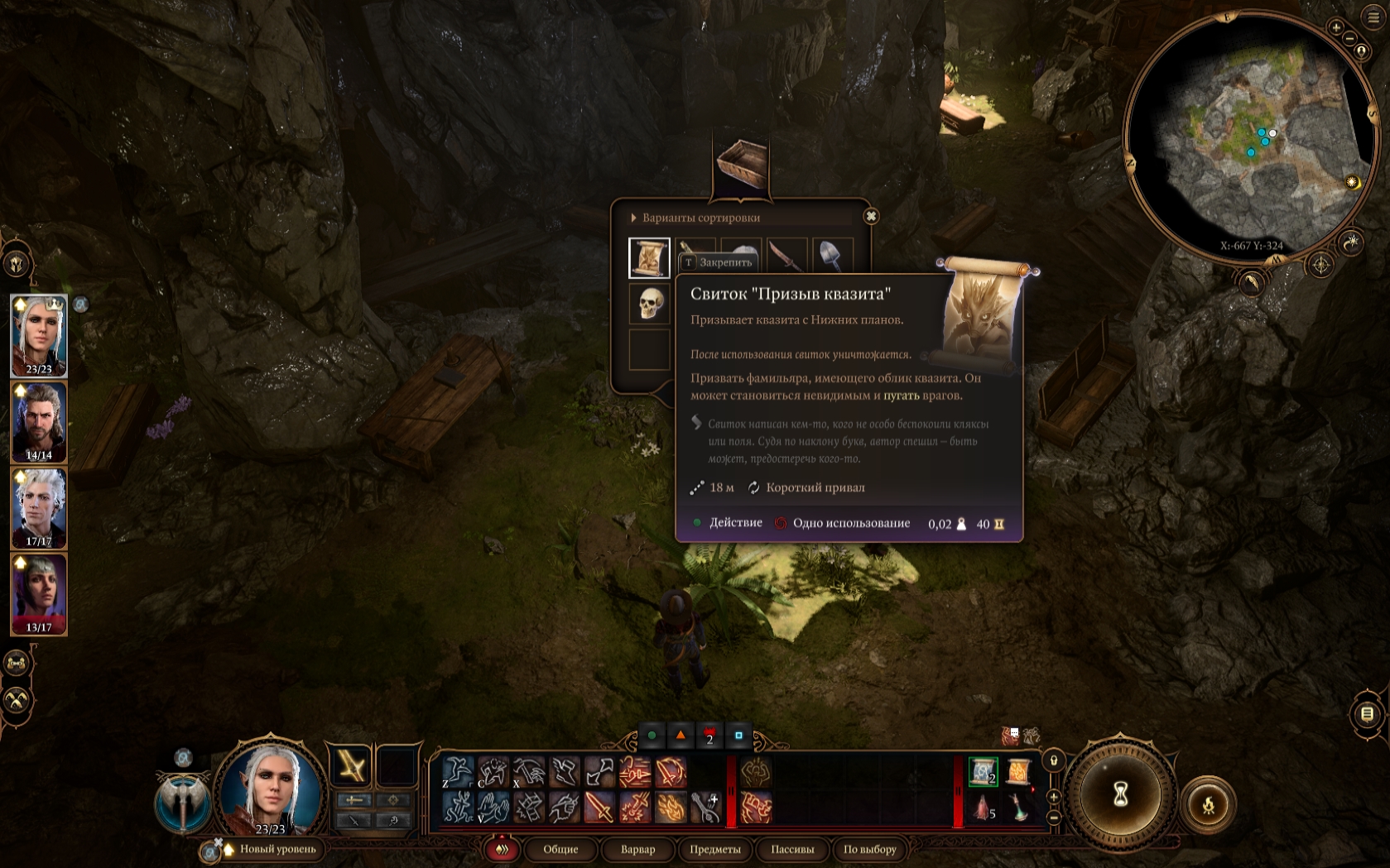This screenshot has height=868, width=1390.
Task: Switch to the Общие hotbar tab
Action: click(x=560, y=849)
